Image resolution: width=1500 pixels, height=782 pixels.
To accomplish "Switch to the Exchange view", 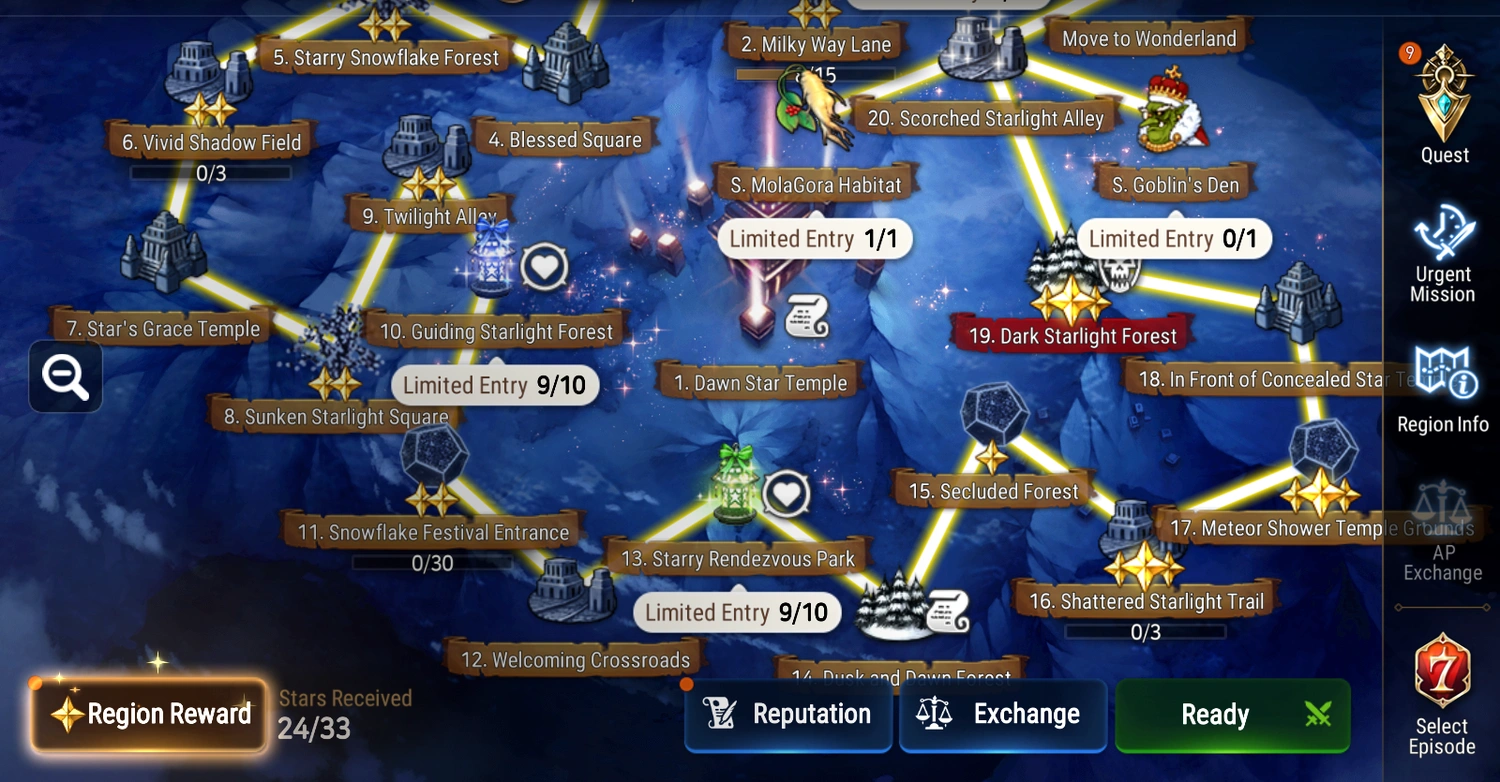I will 1003,714.
